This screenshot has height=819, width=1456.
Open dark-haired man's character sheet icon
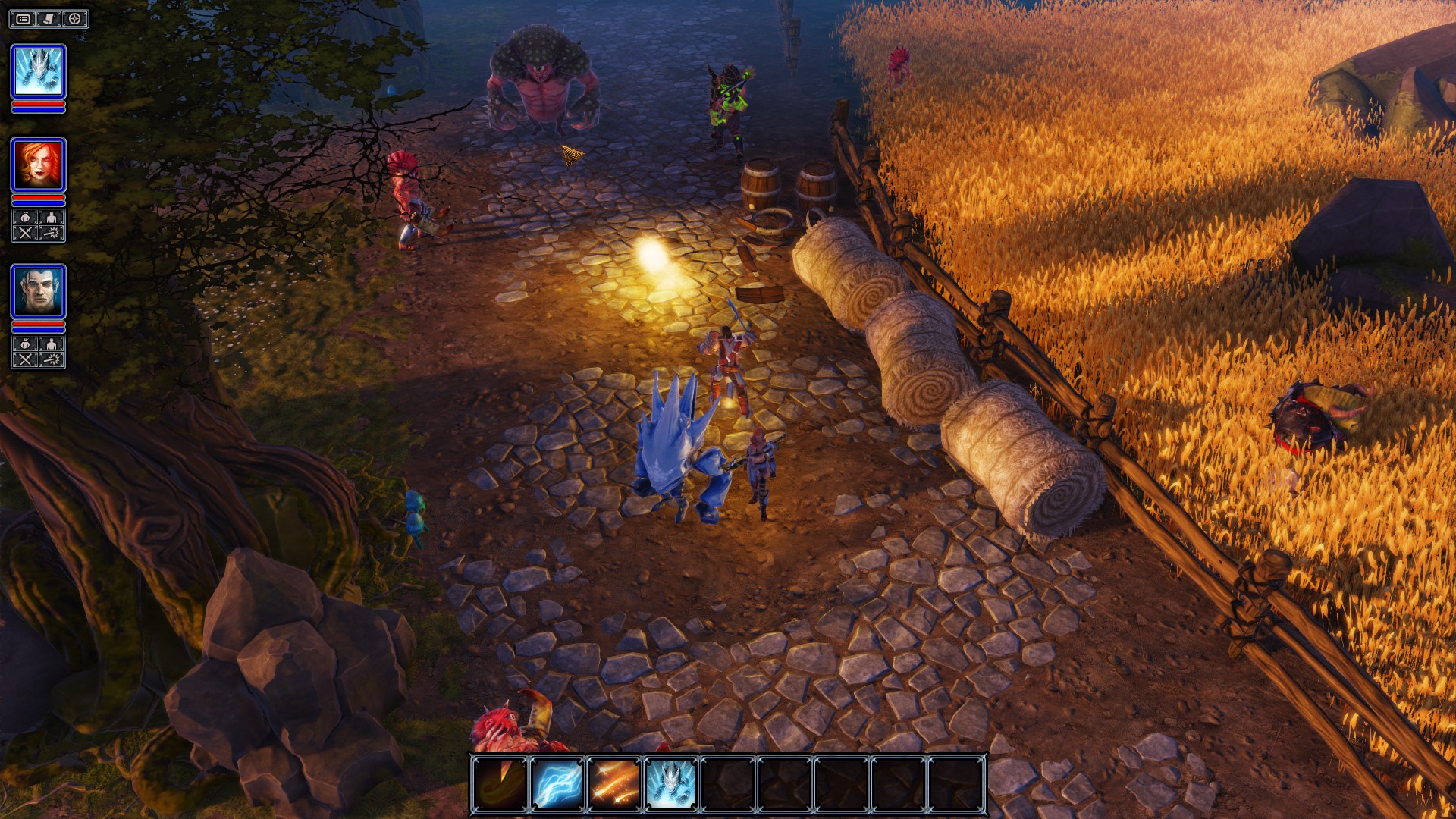click(52, 344)
